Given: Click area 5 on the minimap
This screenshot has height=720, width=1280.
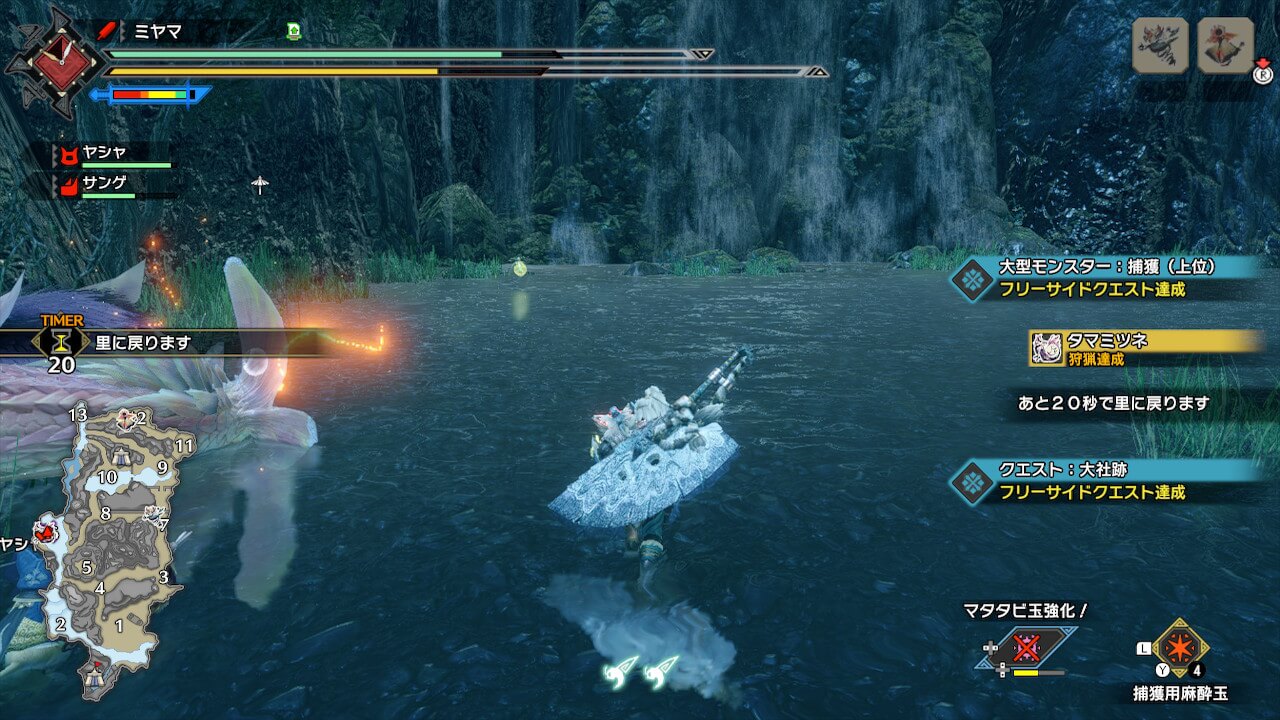Looking at the screenshot, I should (x=87, y=567).
